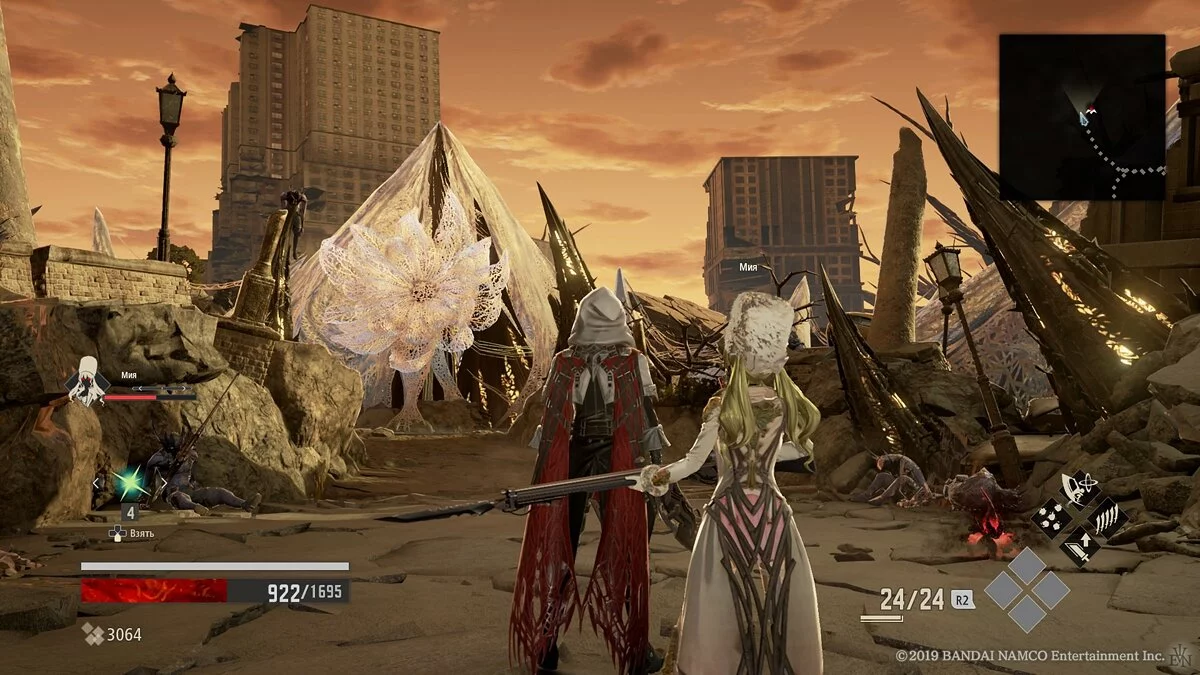Activate the top blade-and-orbit gift icon
1200x675 pixels.
[1079, 490]
